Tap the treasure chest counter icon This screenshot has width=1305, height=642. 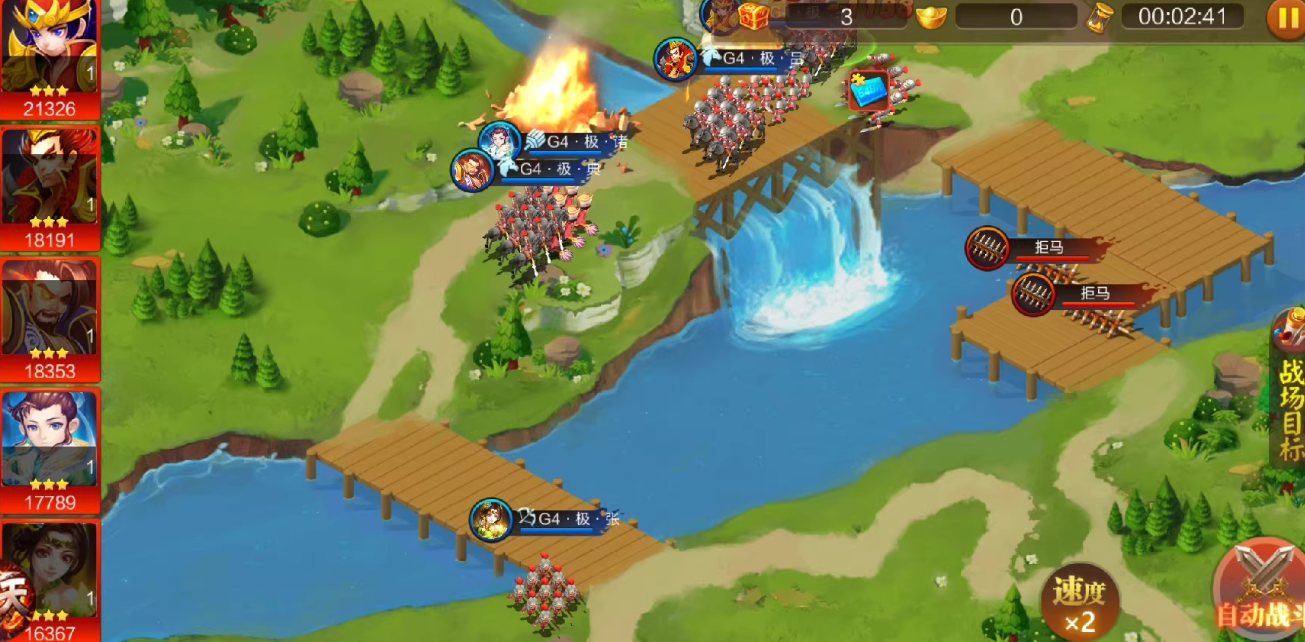pos(752,16)
